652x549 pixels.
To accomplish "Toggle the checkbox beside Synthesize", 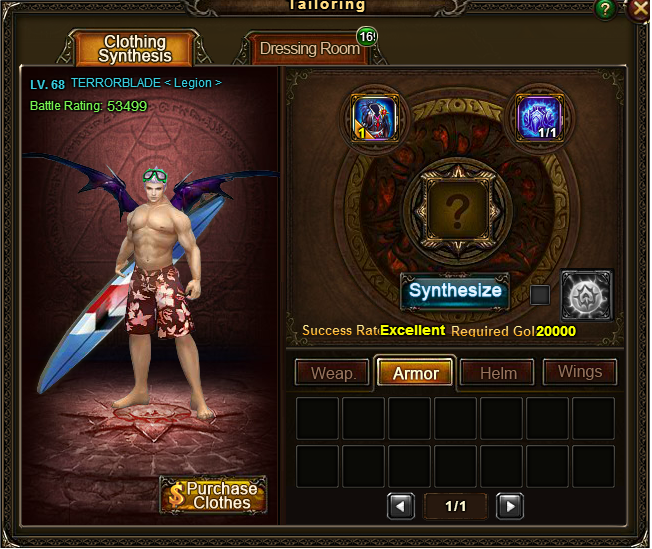I will [540, 295].
